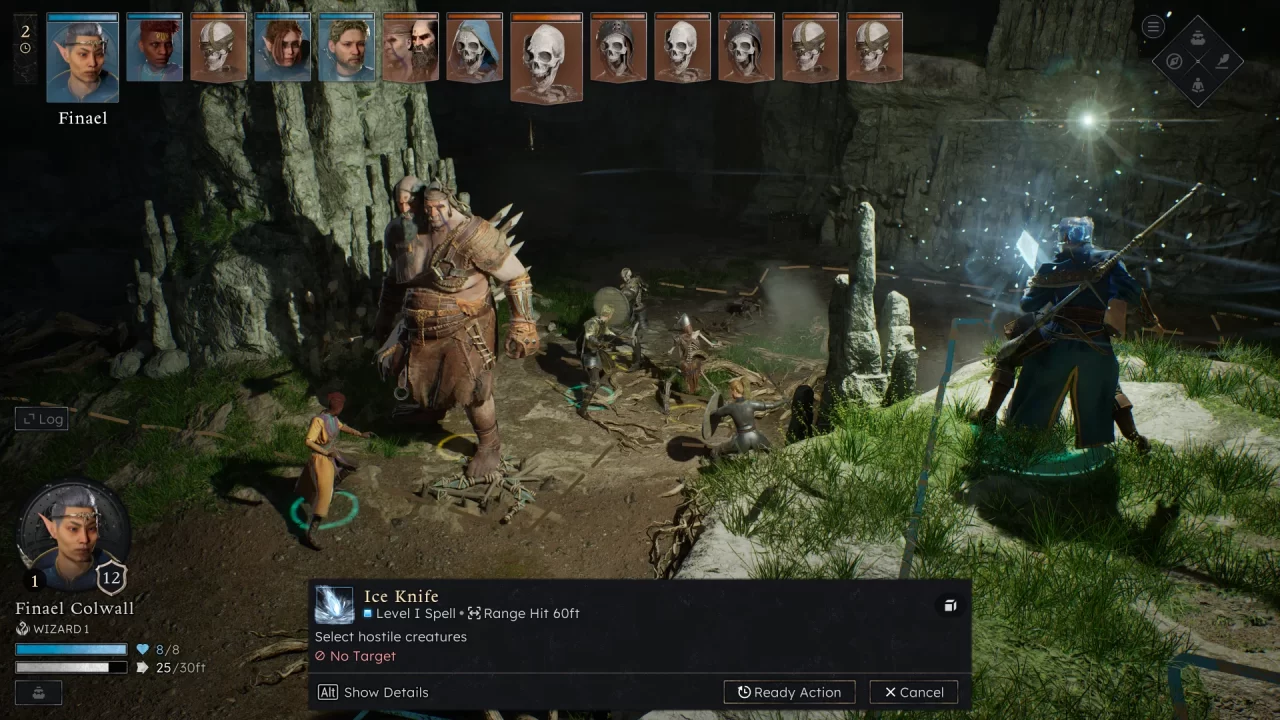Toggle the Show Details option with Alt
1280x720 pixels.
click(372, 692)
